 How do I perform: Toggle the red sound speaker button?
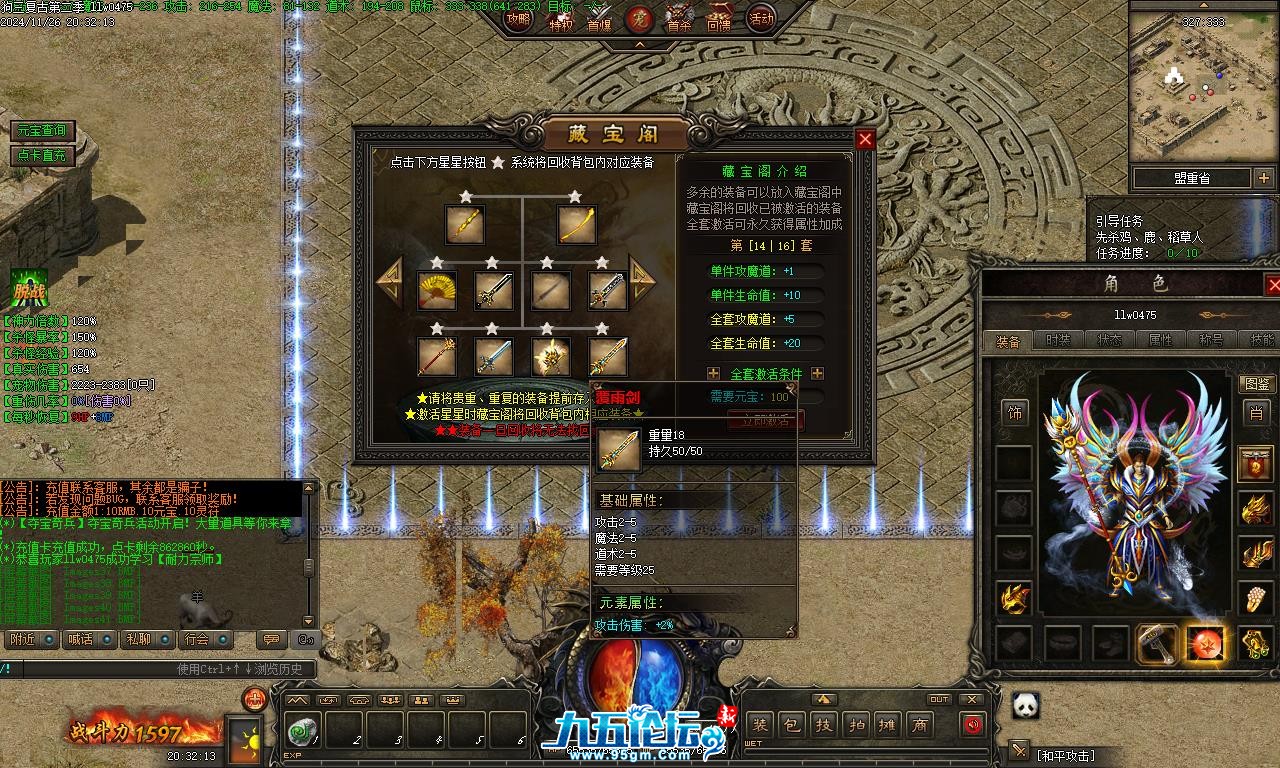tap(973, 726)
